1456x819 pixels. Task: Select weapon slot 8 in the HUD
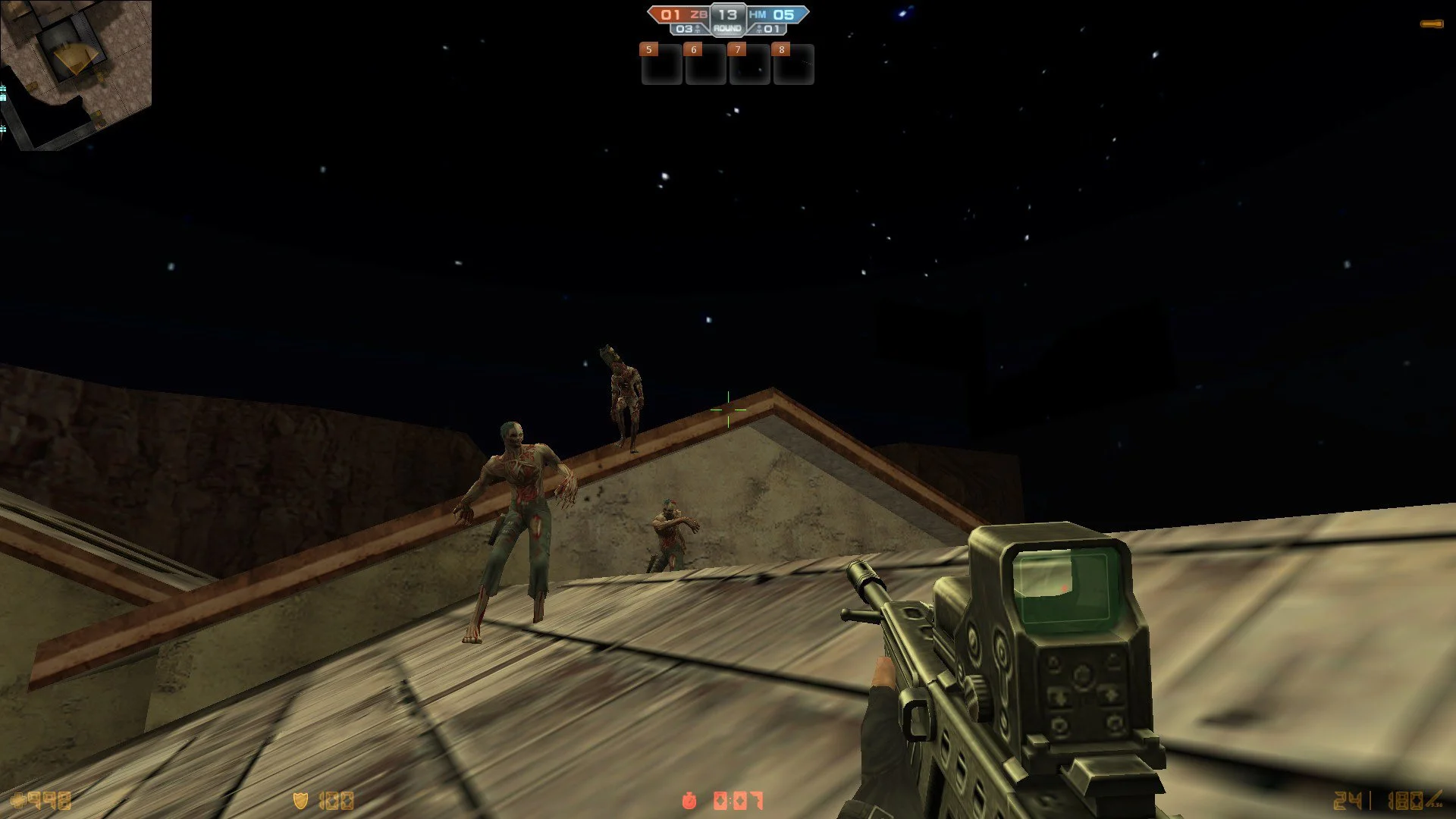point(792,66)
